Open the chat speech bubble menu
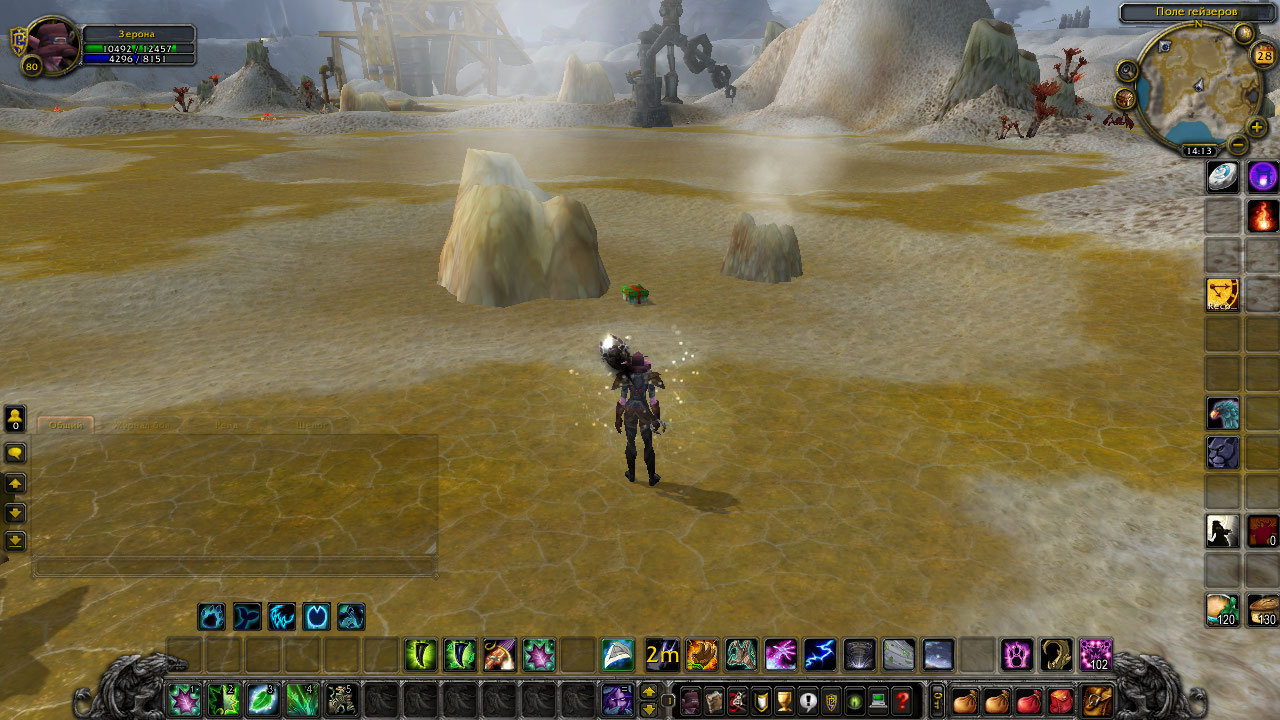Screen dimensions: 1280x720 pos(15,453)
